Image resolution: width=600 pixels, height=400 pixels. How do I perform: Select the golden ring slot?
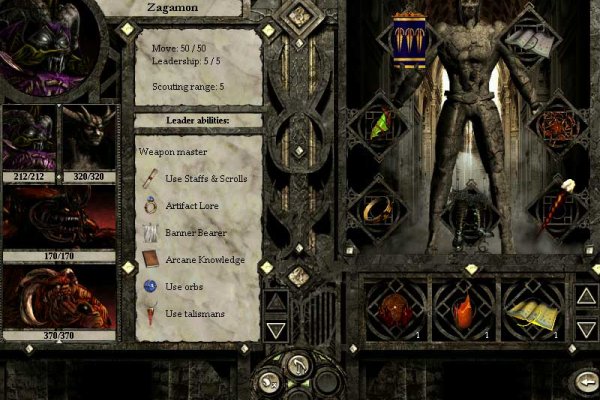coord(377,209)
